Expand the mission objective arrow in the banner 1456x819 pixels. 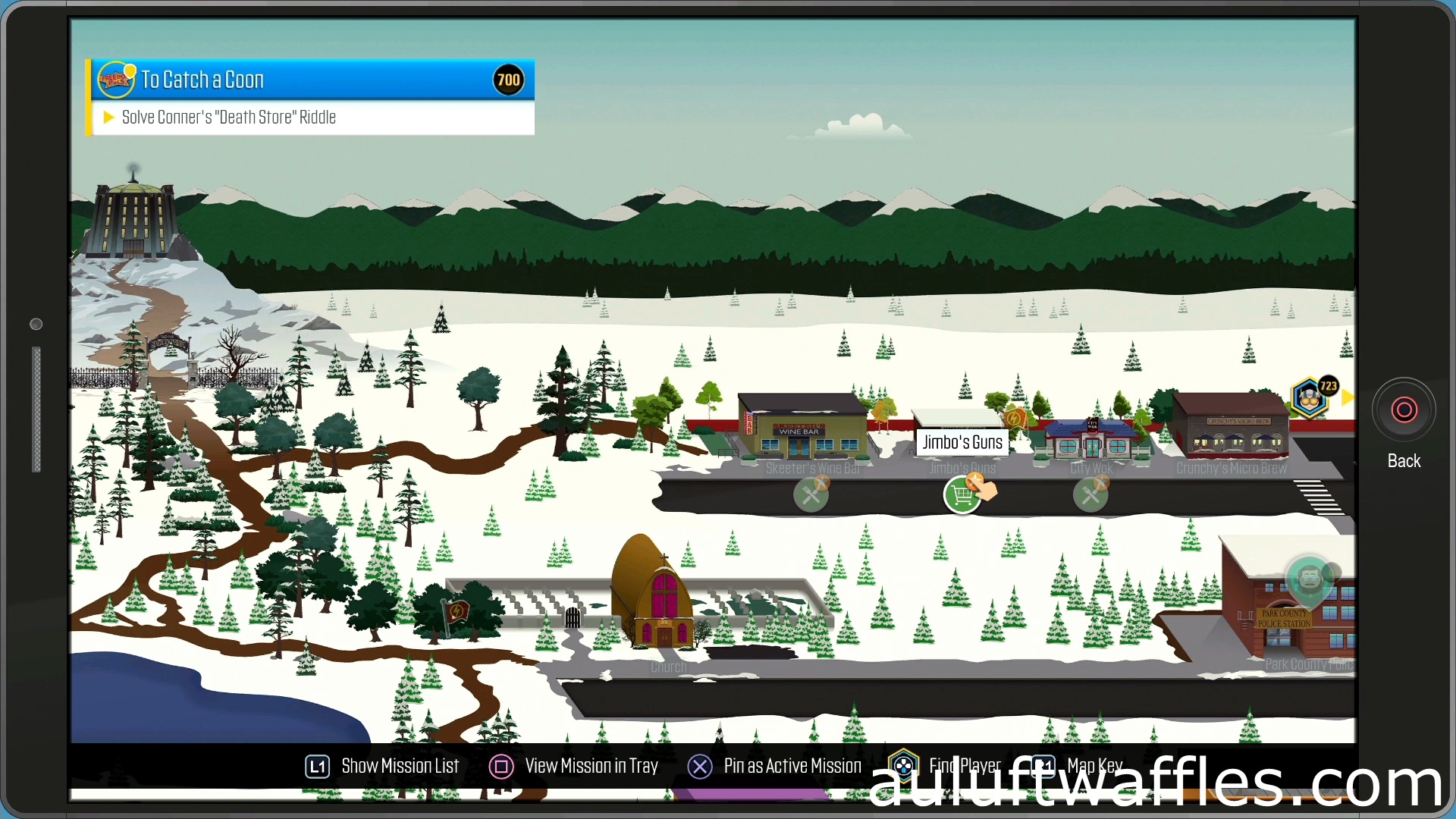click(x=108, y=117)
